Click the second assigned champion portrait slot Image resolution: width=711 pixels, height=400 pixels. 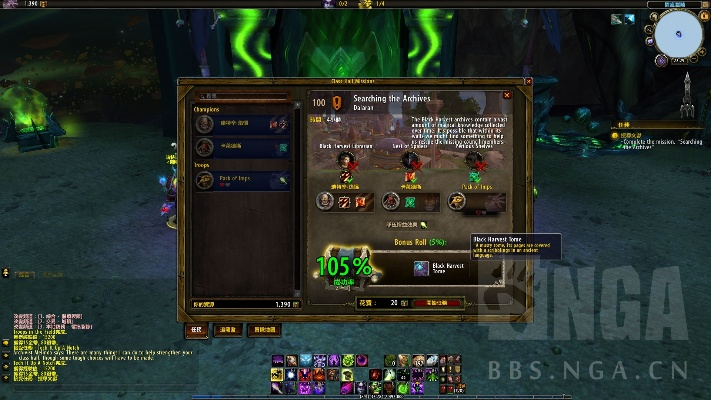391,201
